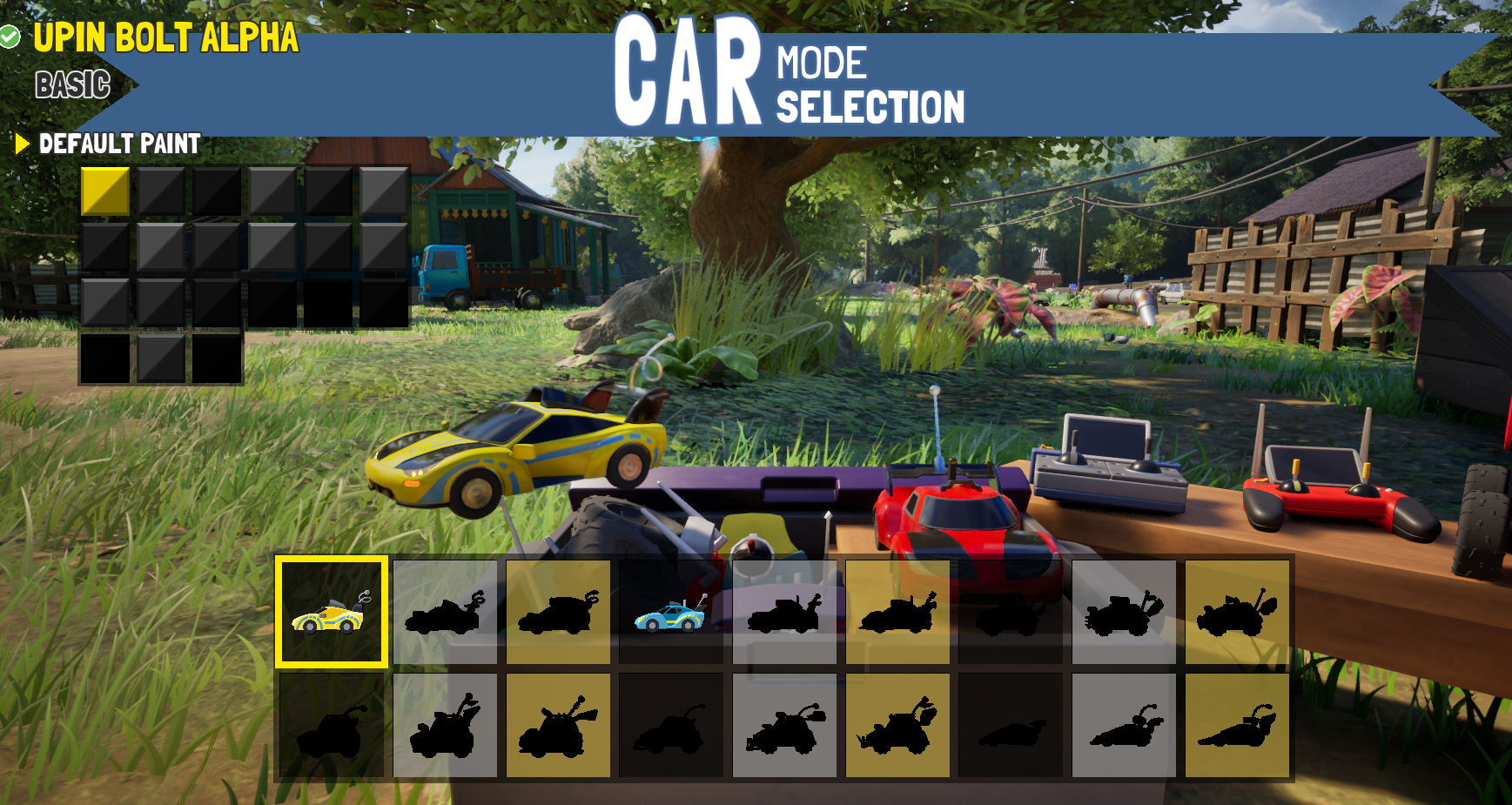The width and height of the screenshot is (1512, 805).
Task: Pick the yellow paint swatch
Action: pyautogui.click(x=105, y=191)
